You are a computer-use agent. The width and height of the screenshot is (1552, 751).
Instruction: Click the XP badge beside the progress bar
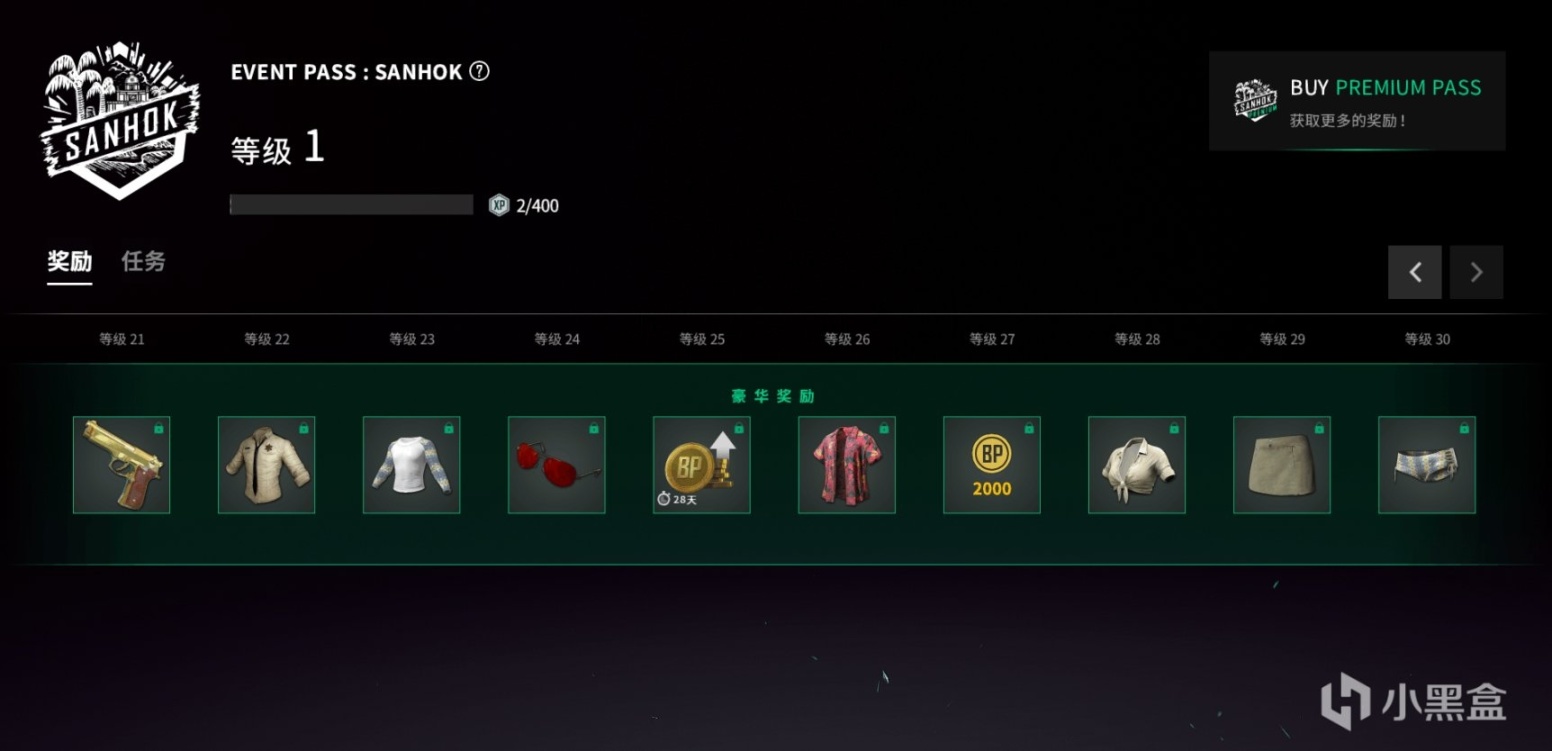pos(499,205)
